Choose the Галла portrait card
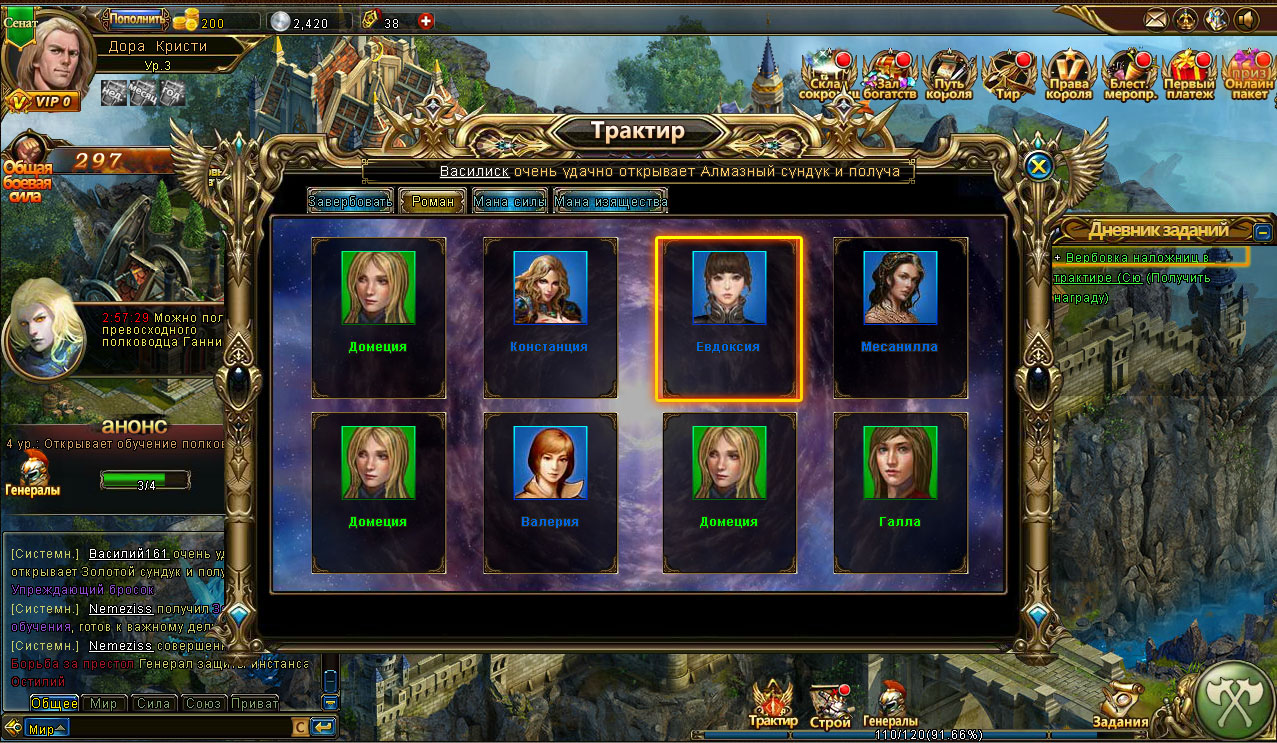Image resolution: width=1277 pixels, height=743 pixels. tap(900, 492)
